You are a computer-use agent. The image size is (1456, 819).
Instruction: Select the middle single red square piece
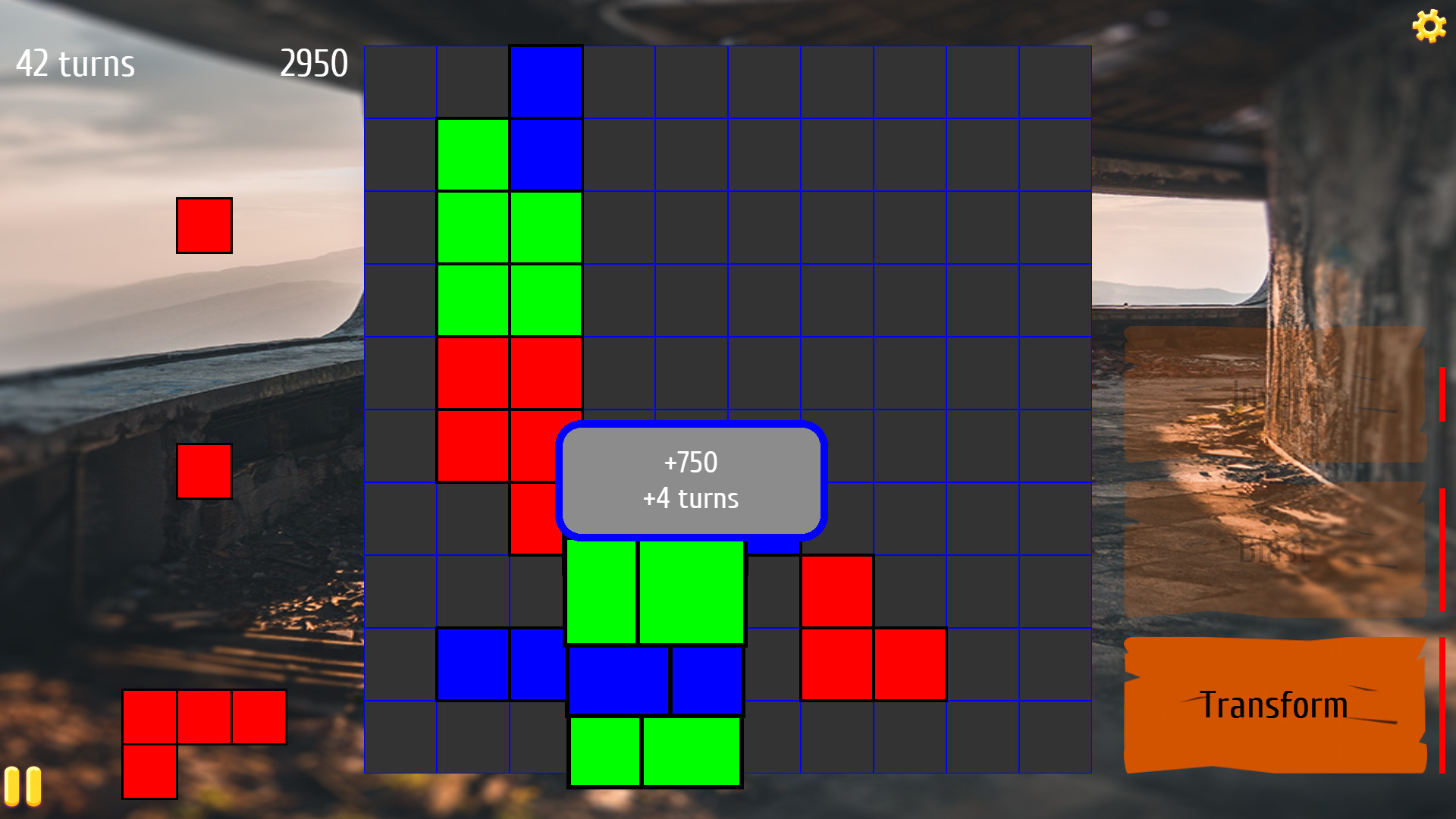[x=204, y=472]
